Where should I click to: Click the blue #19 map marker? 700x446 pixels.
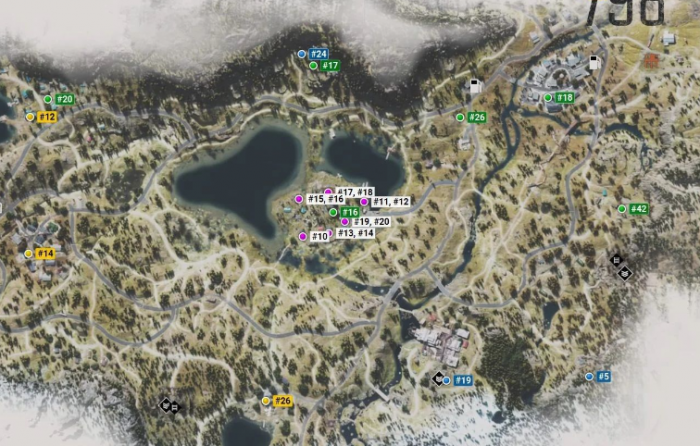coord(447,380)
